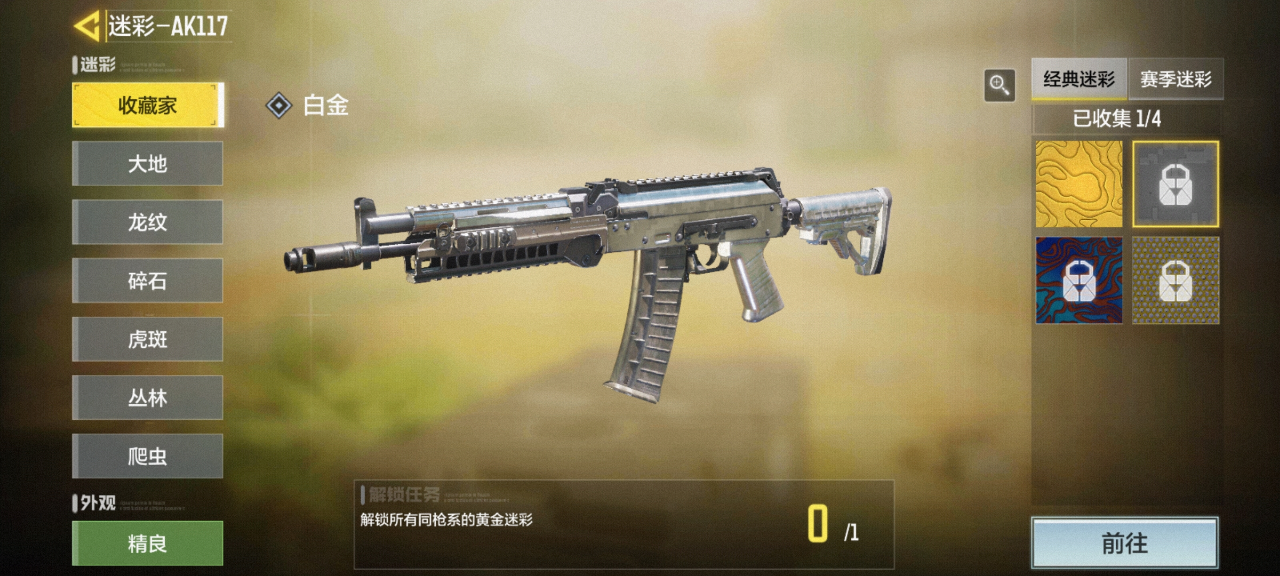Select the unlocked gold camo thumbnail
The width and height of the screenshot is (1280, 576).
click(1078, 184)
